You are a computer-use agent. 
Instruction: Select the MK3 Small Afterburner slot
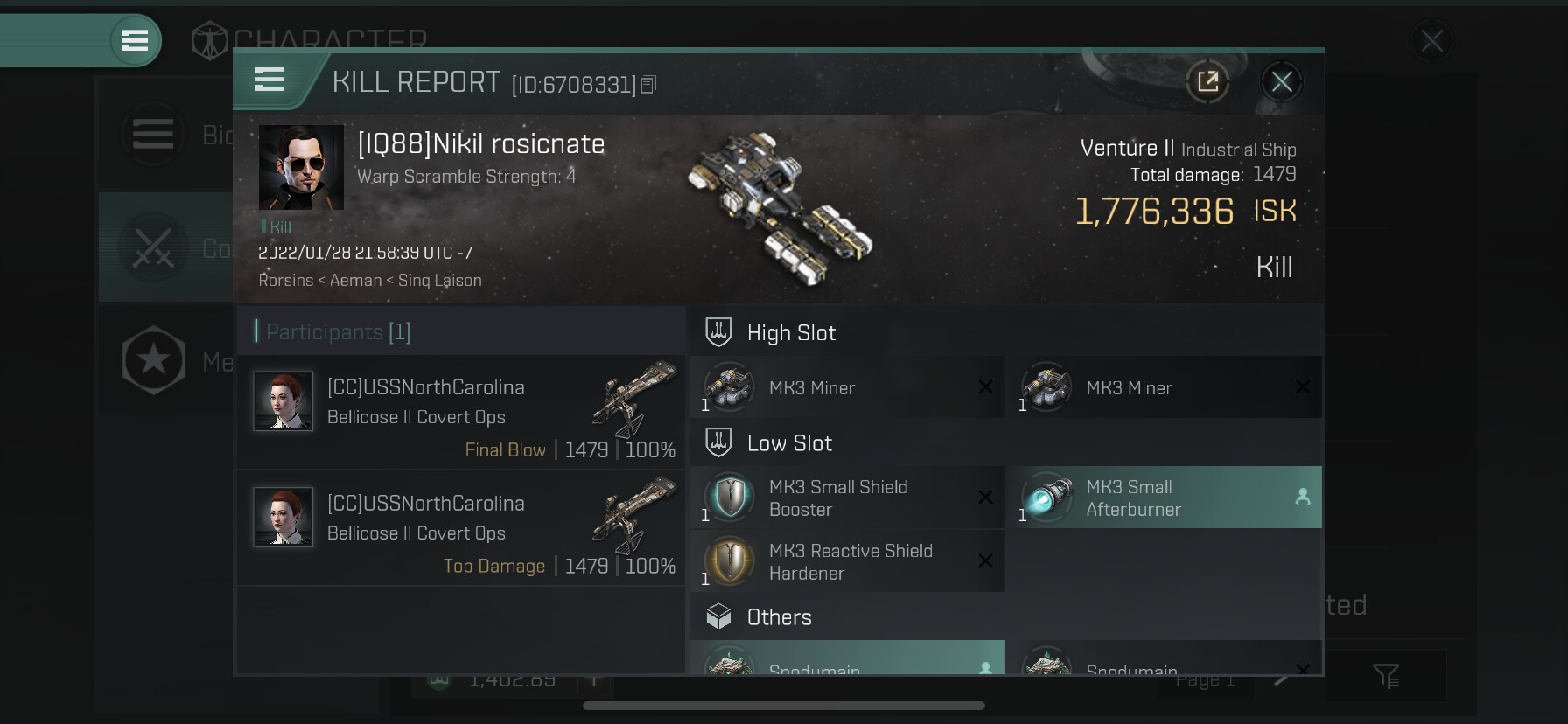(x=1164, y=498)
